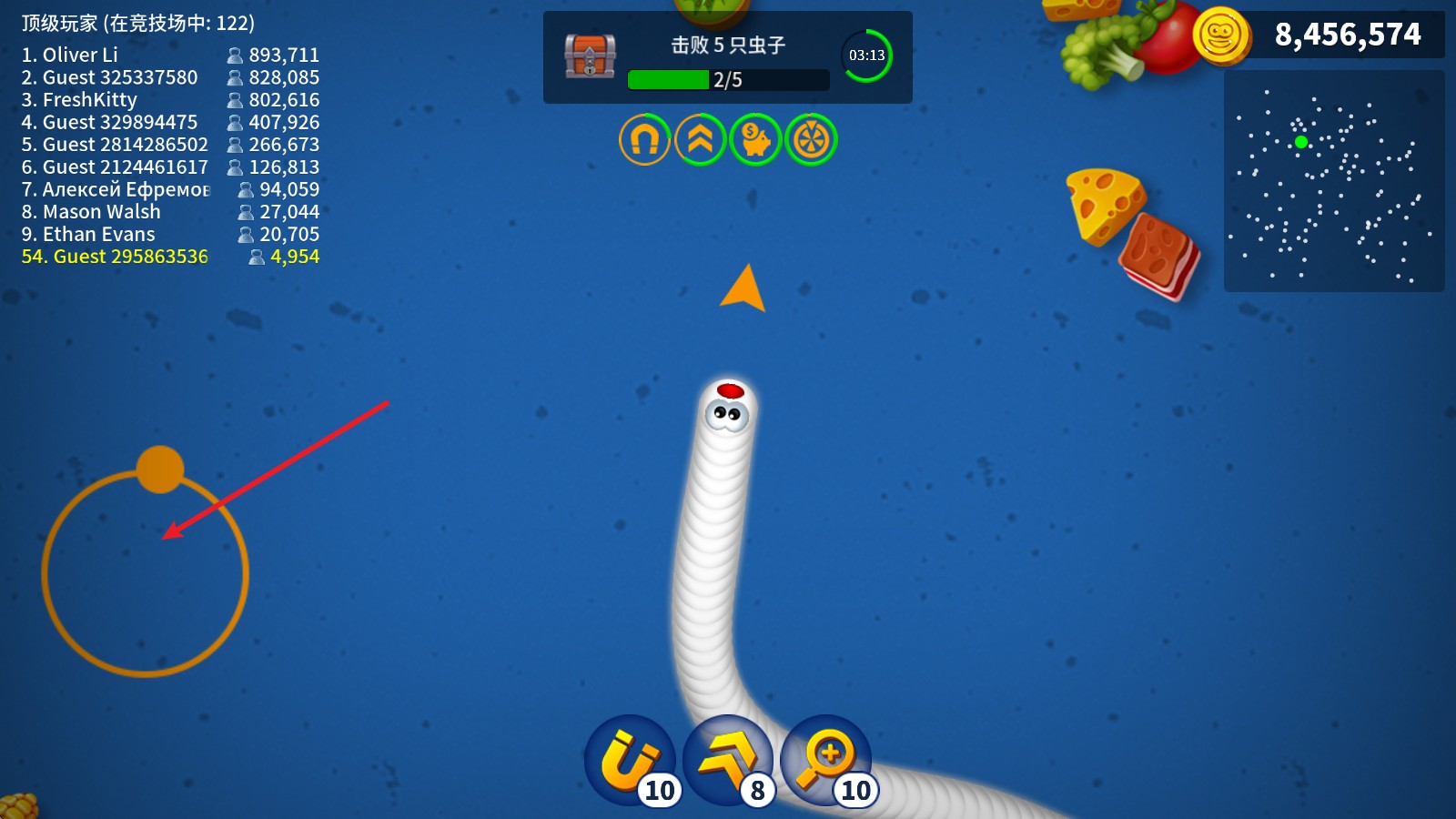
Task: Select FreshKitty in the top players list
Action: pos(89,100)
